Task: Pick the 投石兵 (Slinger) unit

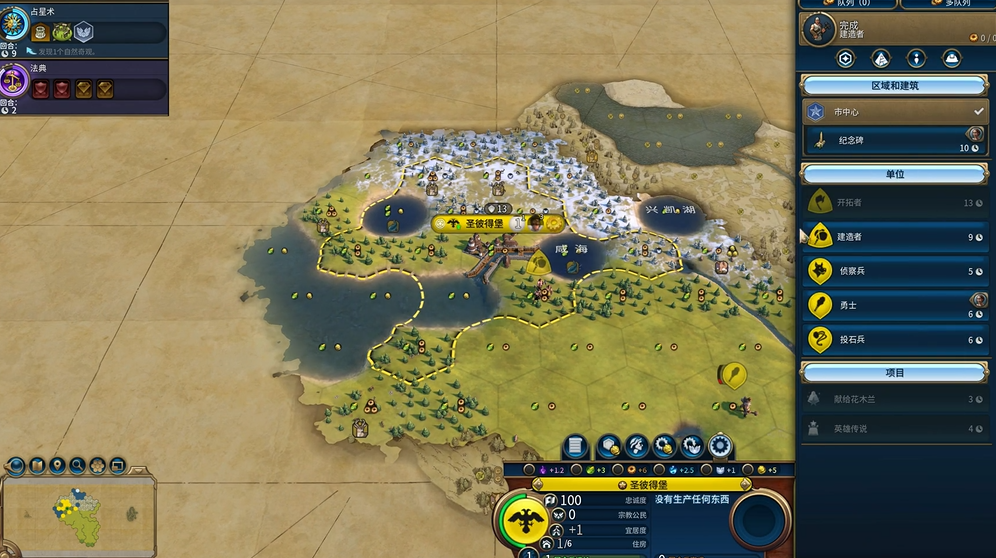Action: (x=894, y=339)
